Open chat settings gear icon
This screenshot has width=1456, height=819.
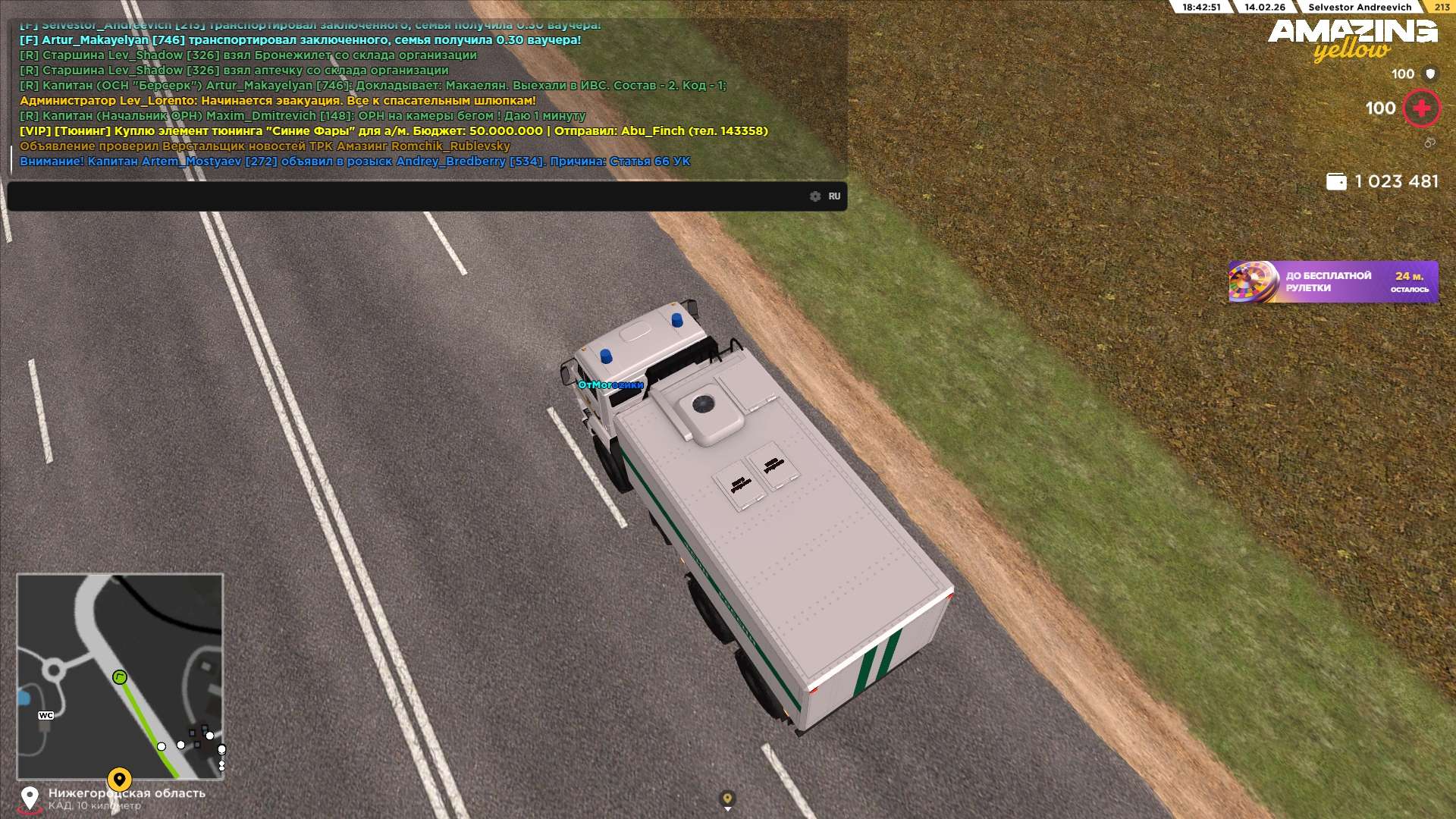click(x=815, y=196)
